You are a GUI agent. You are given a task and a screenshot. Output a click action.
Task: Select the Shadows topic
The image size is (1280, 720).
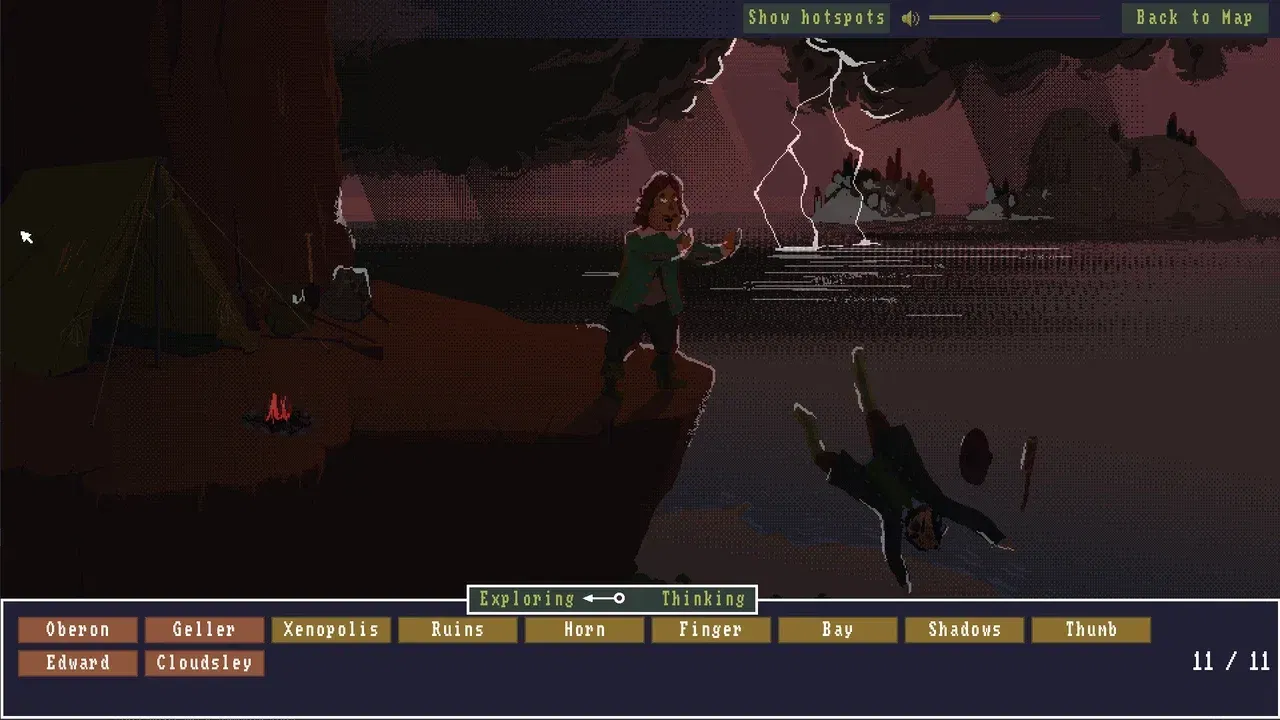tap(964, 630)
